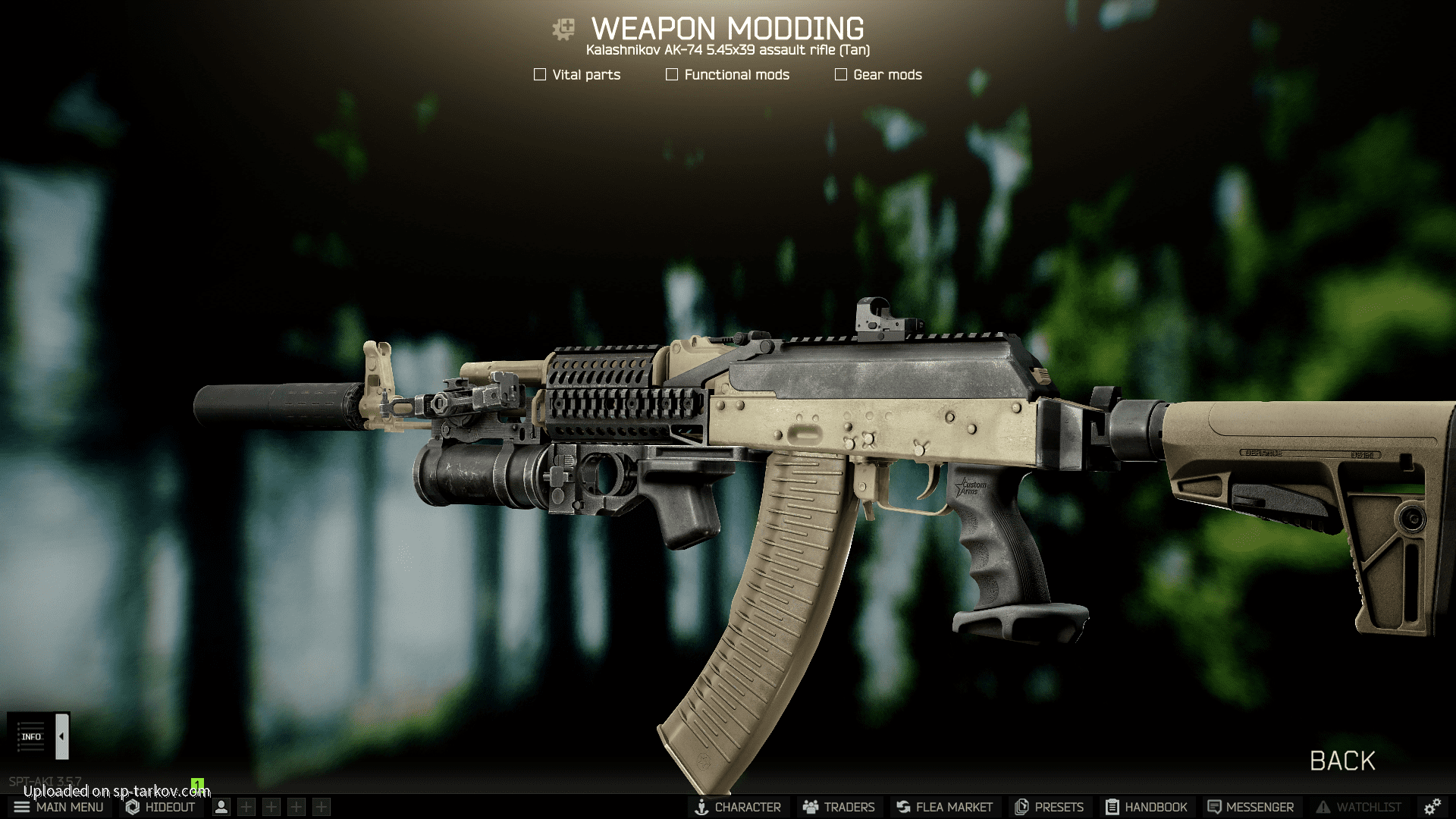Click the player profile icon in bottom bar
The image size is (1456, 819).
pyautogui.click(x=221, y=807)
